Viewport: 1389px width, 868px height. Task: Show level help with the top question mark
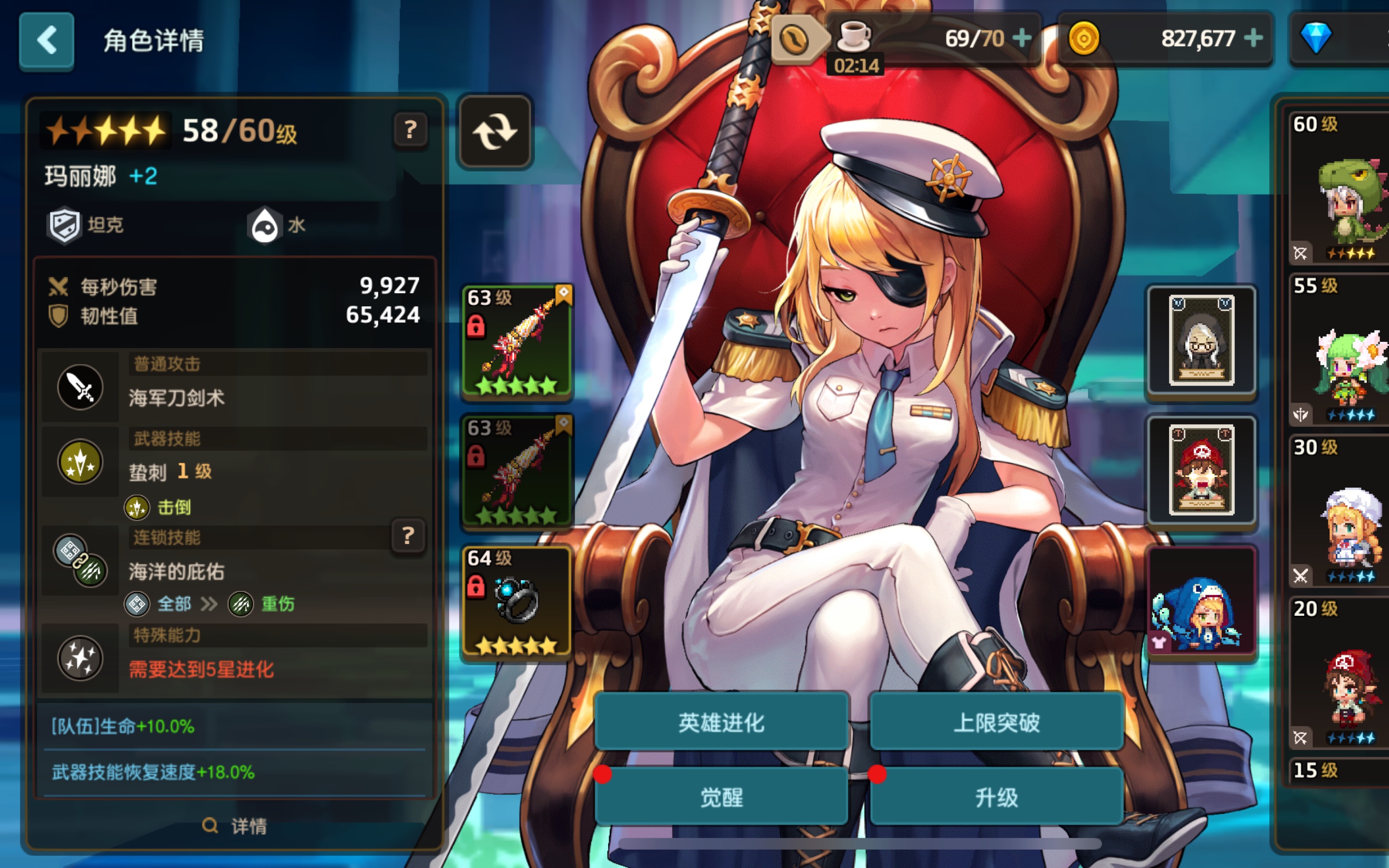click(410, 130)
